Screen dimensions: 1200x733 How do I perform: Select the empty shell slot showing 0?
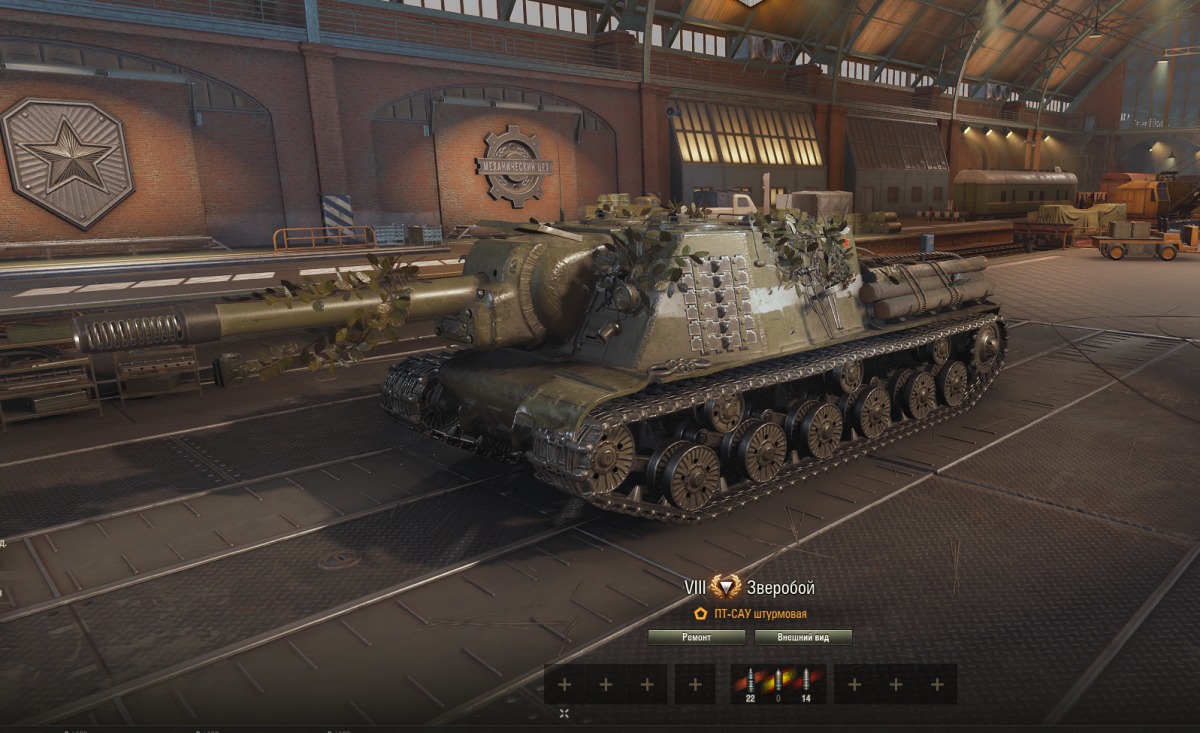point(778,684)
